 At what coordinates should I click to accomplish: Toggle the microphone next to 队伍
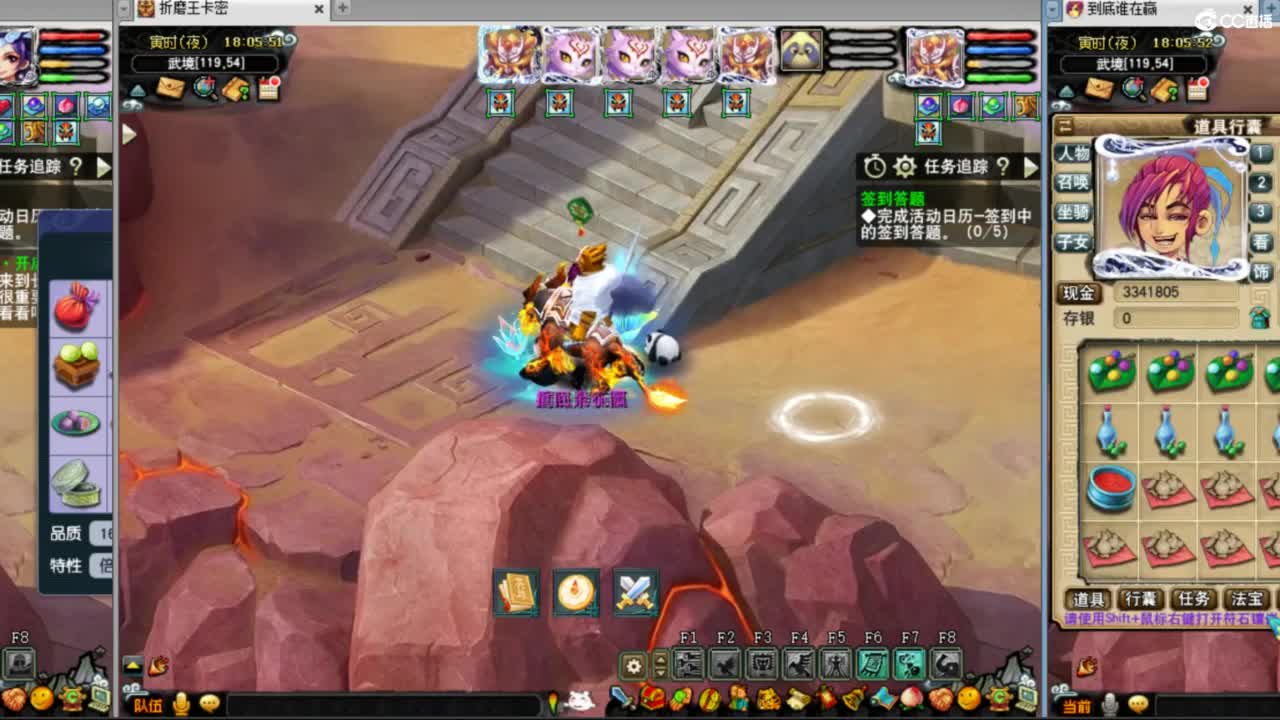(x=181, y=705)
